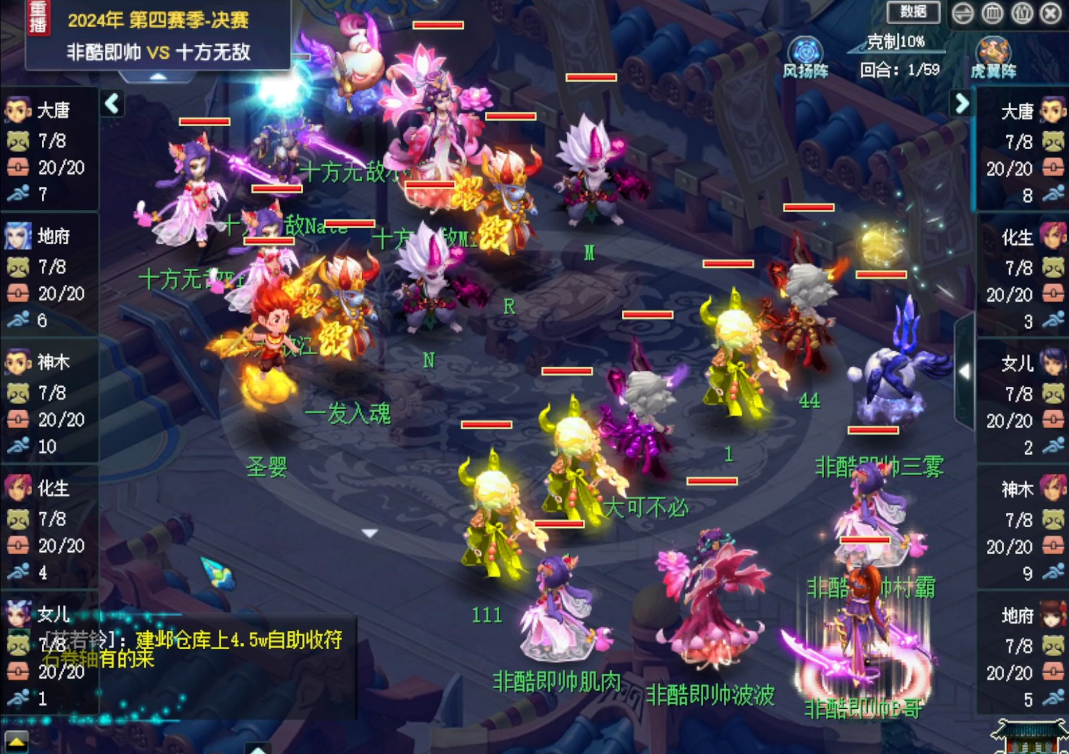Select the right team's 大唐 player entry

1022,150
